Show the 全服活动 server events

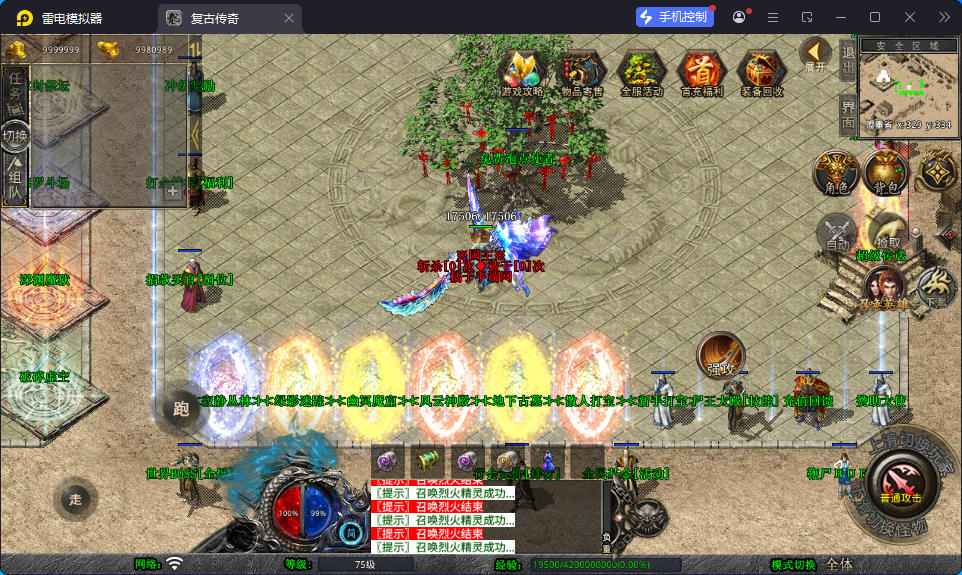pyautogui.click(x=642, y=72)
